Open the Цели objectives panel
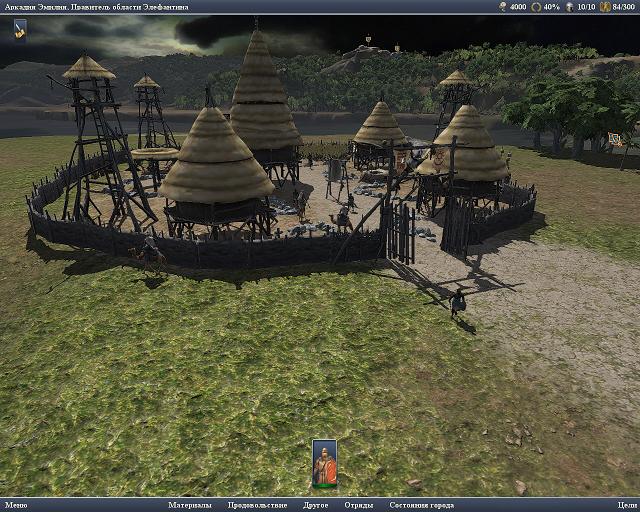The width and height of the screenshot is (640, 512). pyautogui.click(x=627, y=505)
